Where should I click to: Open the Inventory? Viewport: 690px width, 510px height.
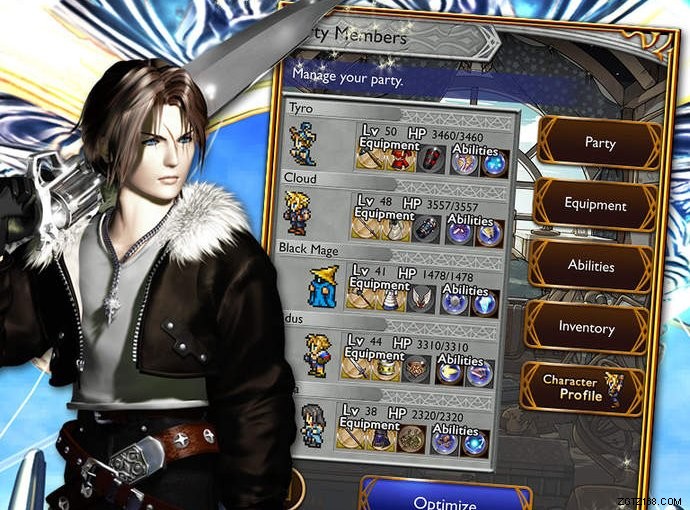point(586,328)
